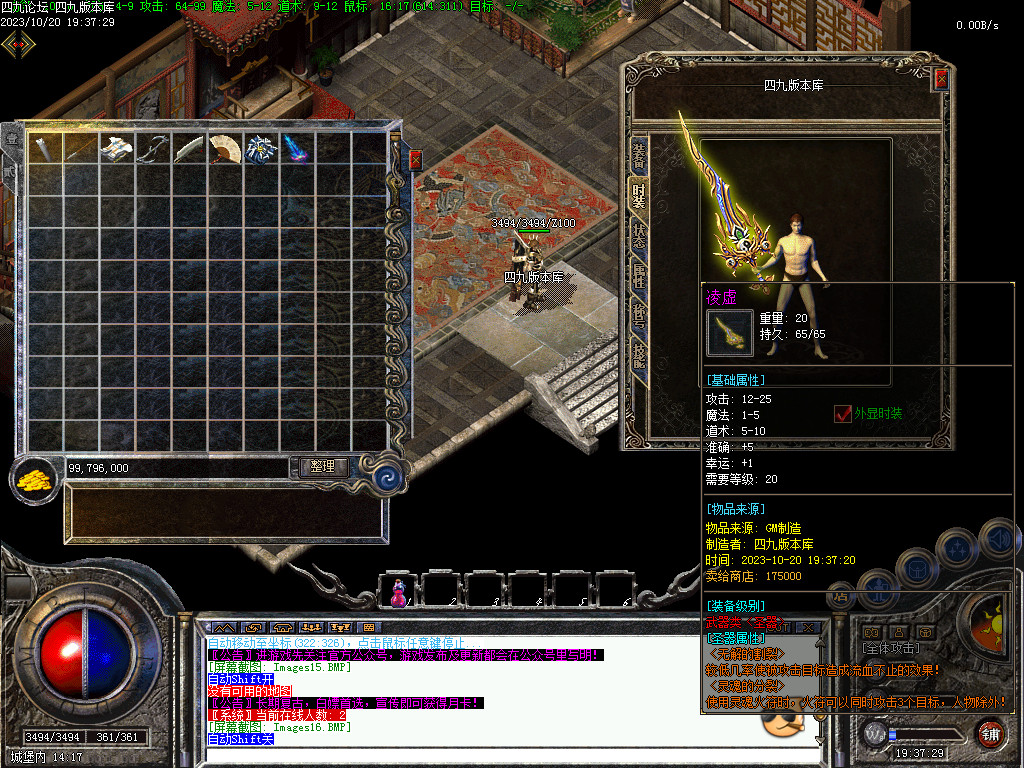Viewport: 1024px width, 768px height.
Task: Select the glowing blue sword item
Action: pyautogui.click(x=296, y=149)
